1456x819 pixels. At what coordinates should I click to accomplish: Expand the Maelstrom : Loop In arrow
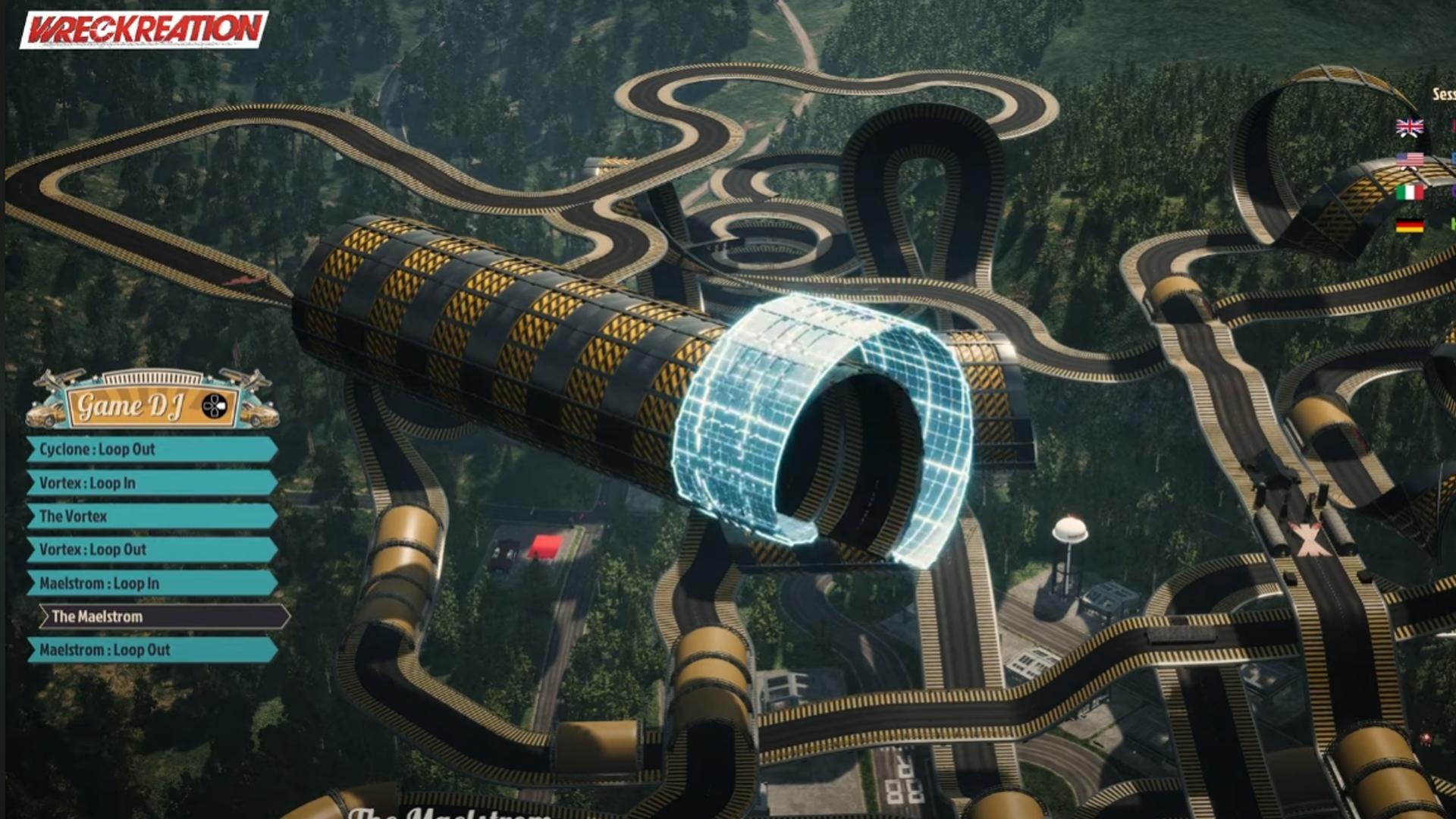[30, 582]
